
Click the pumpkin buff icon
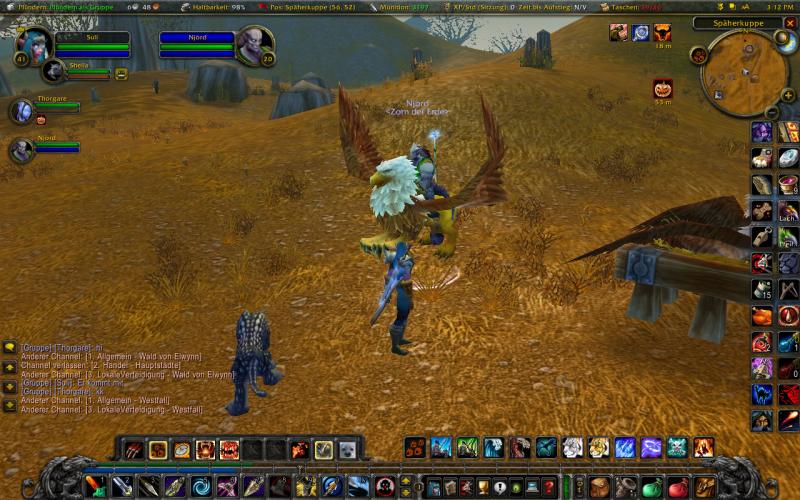(663, 89)
